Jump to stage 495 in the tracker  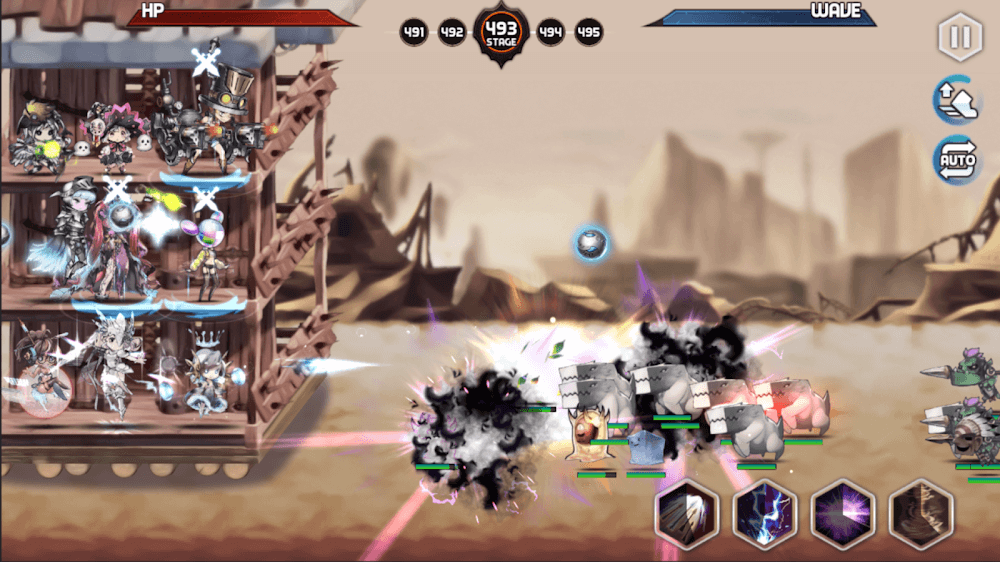point(589,32)
